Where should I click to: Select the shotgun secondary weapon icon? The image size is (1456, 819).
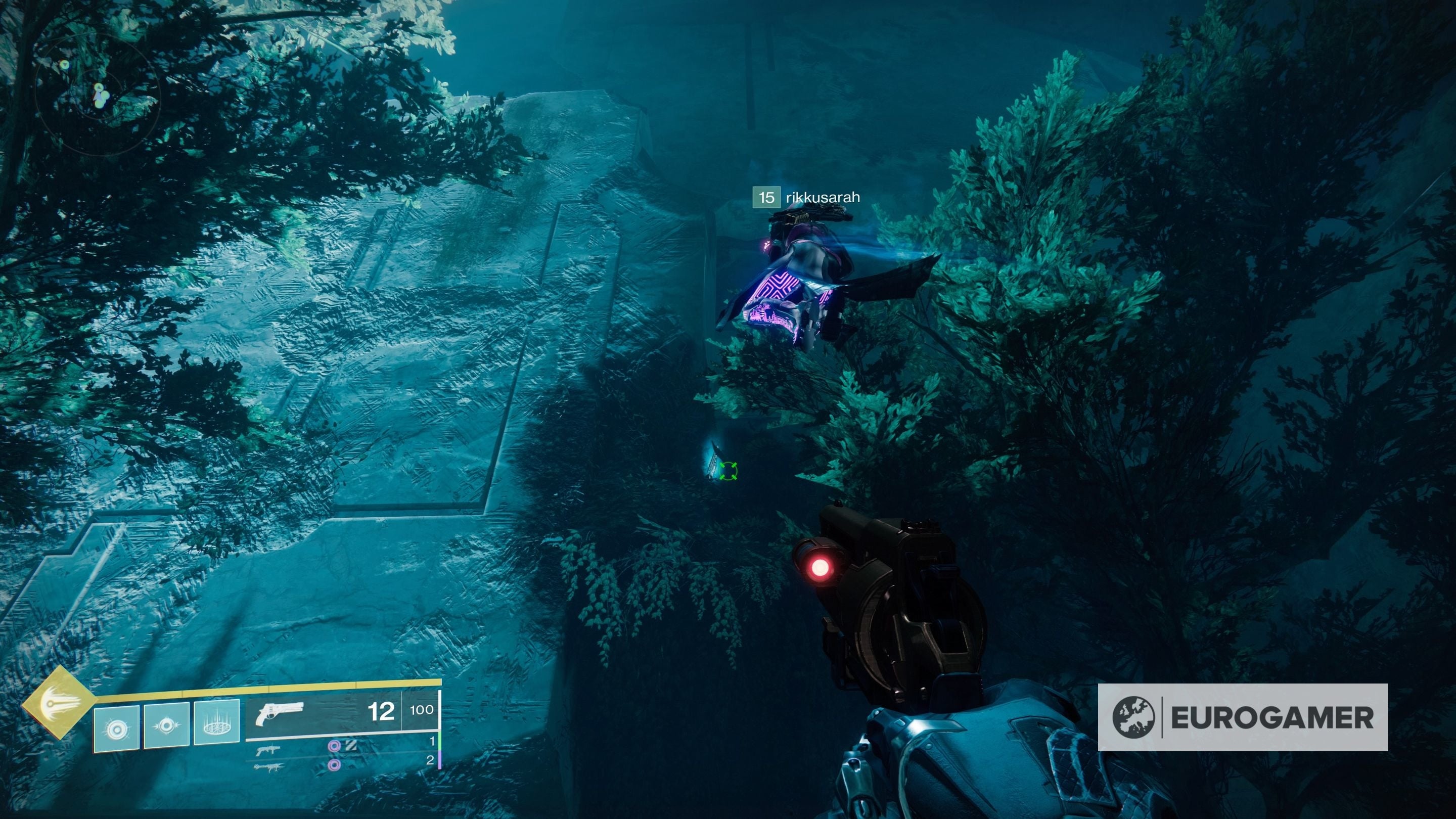point(267,752)
